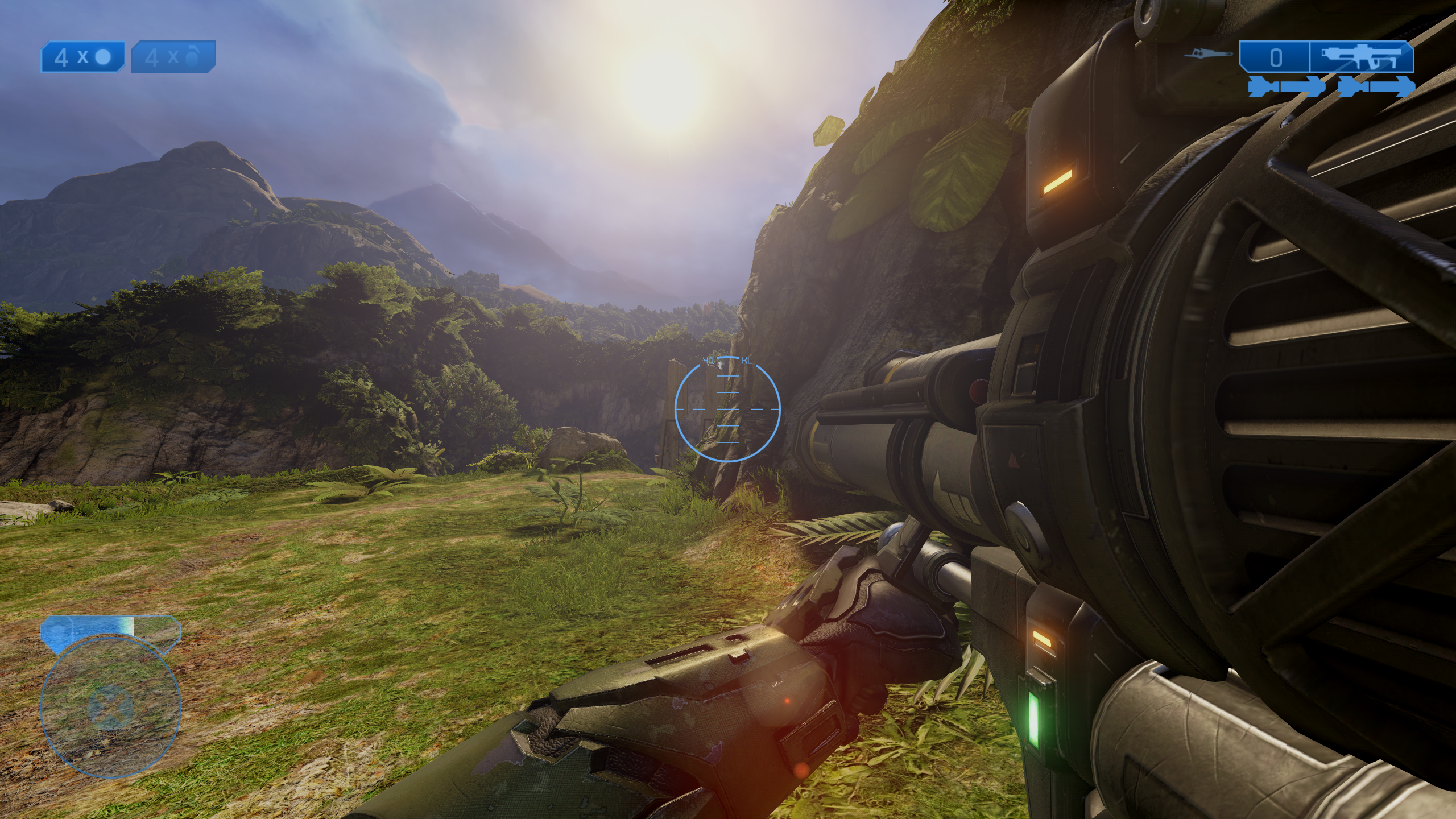The image size is (1456, 819).
Task: Click the rocket launcher weapon icon
Action: (x=1361, y=57)
